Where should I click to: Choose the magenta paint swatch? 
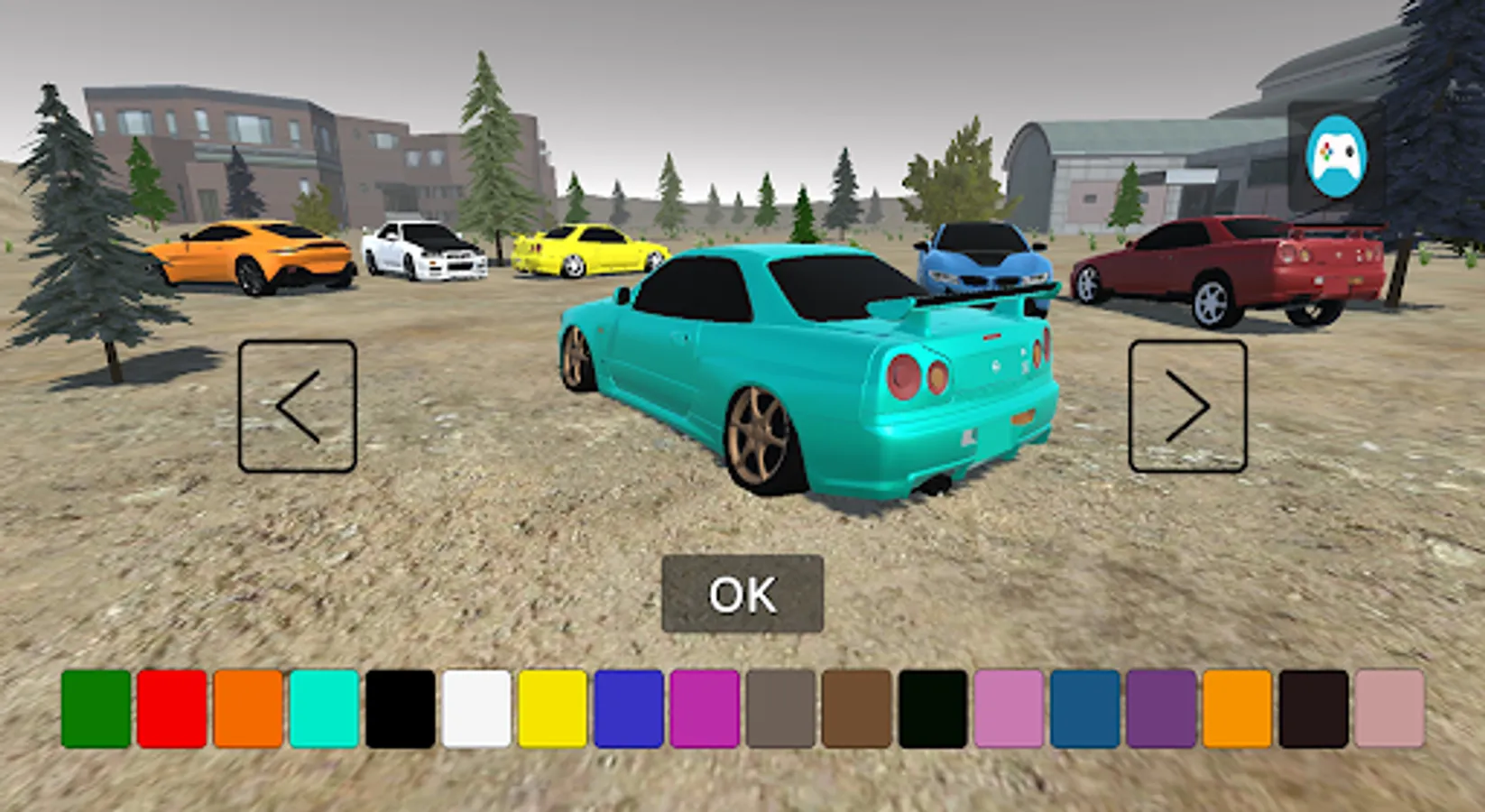click(x=705, y=708)
